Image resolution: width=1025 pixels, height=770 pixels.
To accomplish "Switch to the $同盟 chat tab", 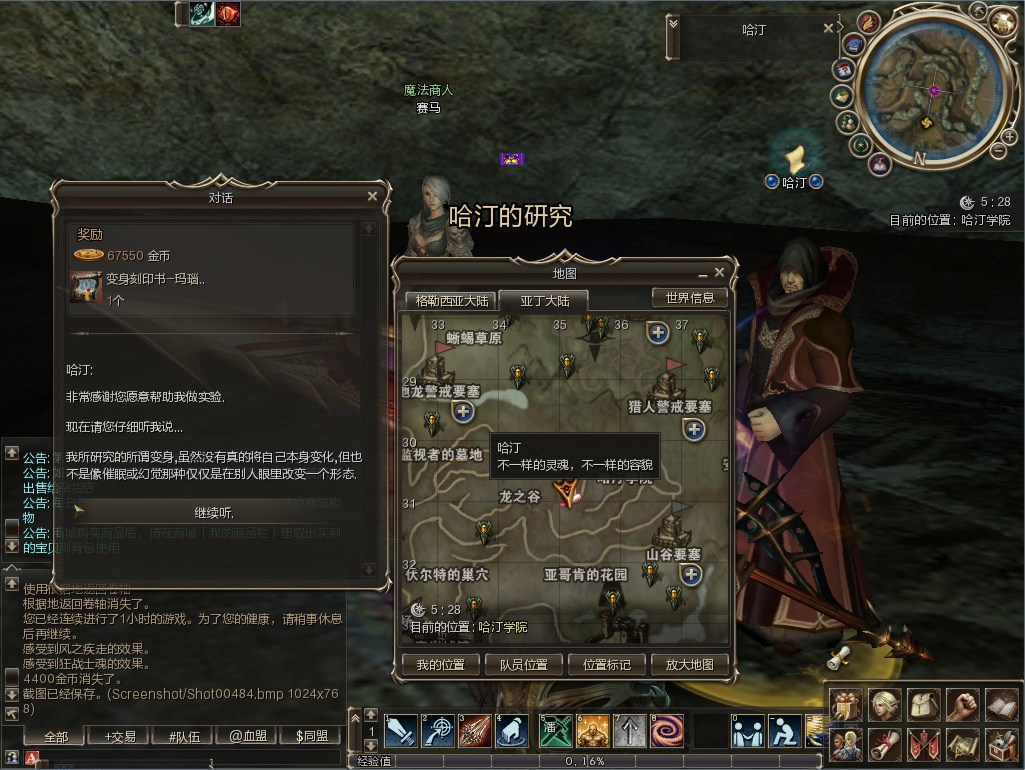I will tap(311, 737).
